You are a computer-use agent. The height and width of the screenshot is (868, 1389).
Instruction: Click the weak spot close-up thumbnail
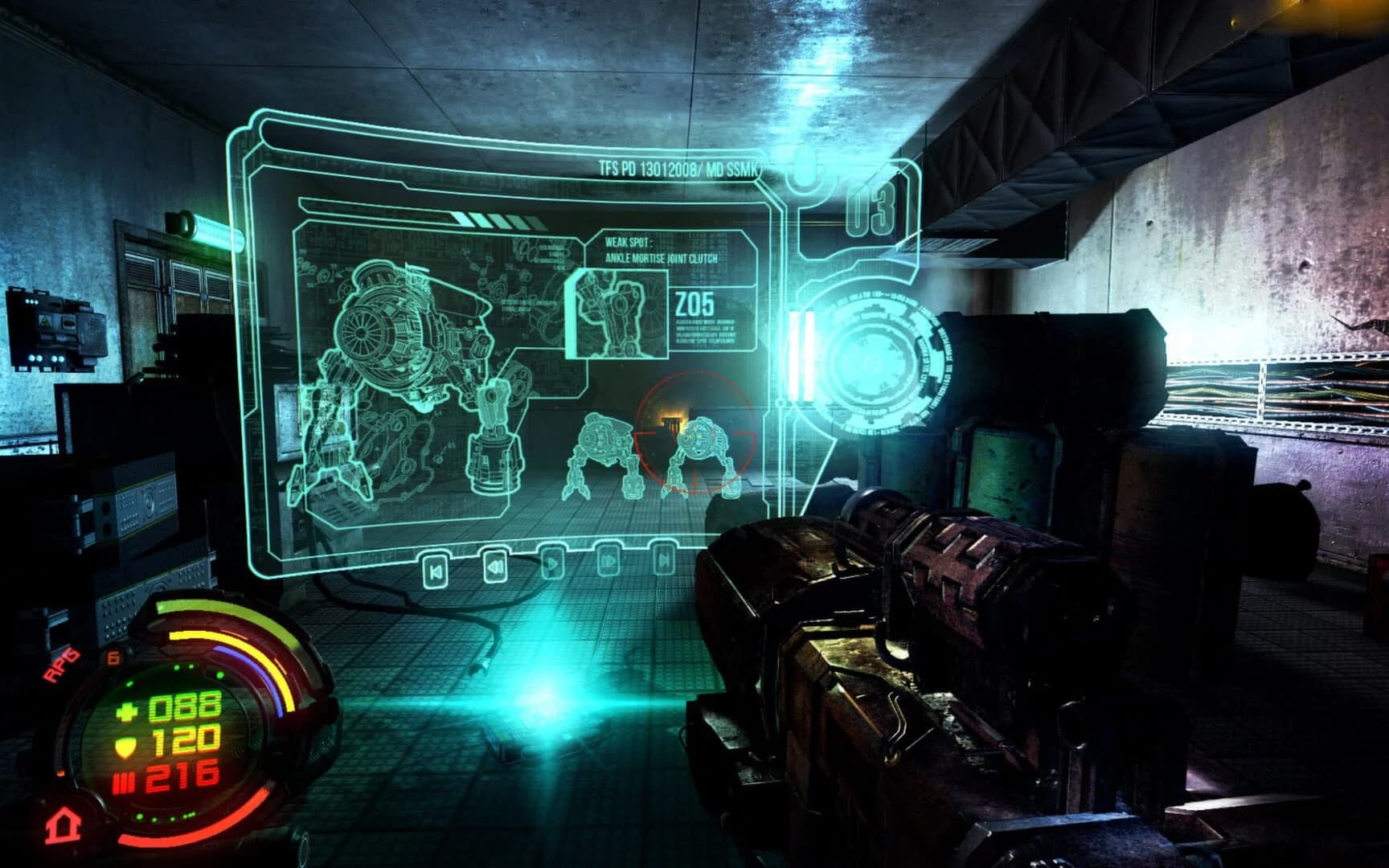617,313
